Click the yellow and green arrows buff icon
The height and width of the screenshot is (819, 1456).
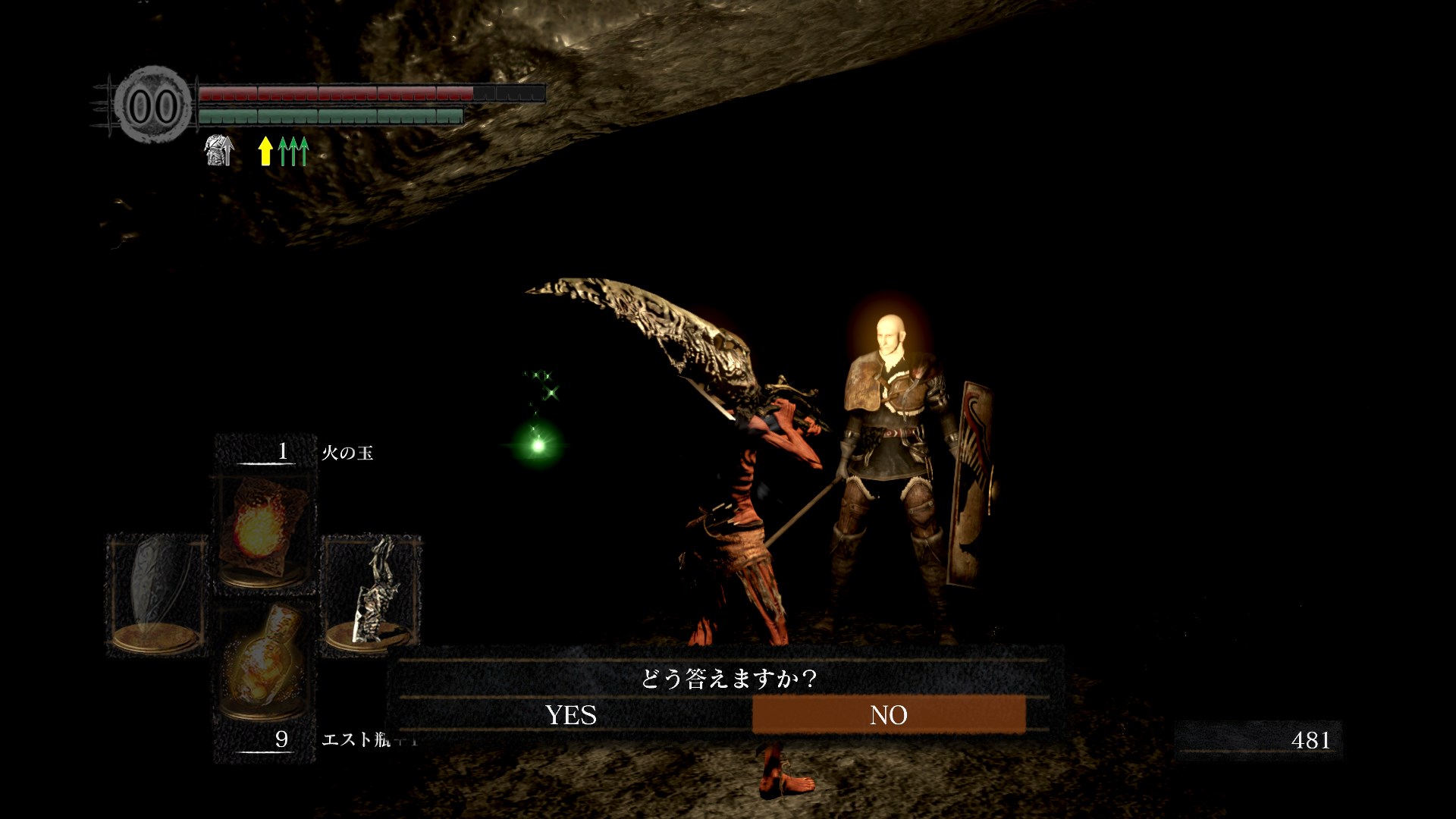click(x=284, y=151)
